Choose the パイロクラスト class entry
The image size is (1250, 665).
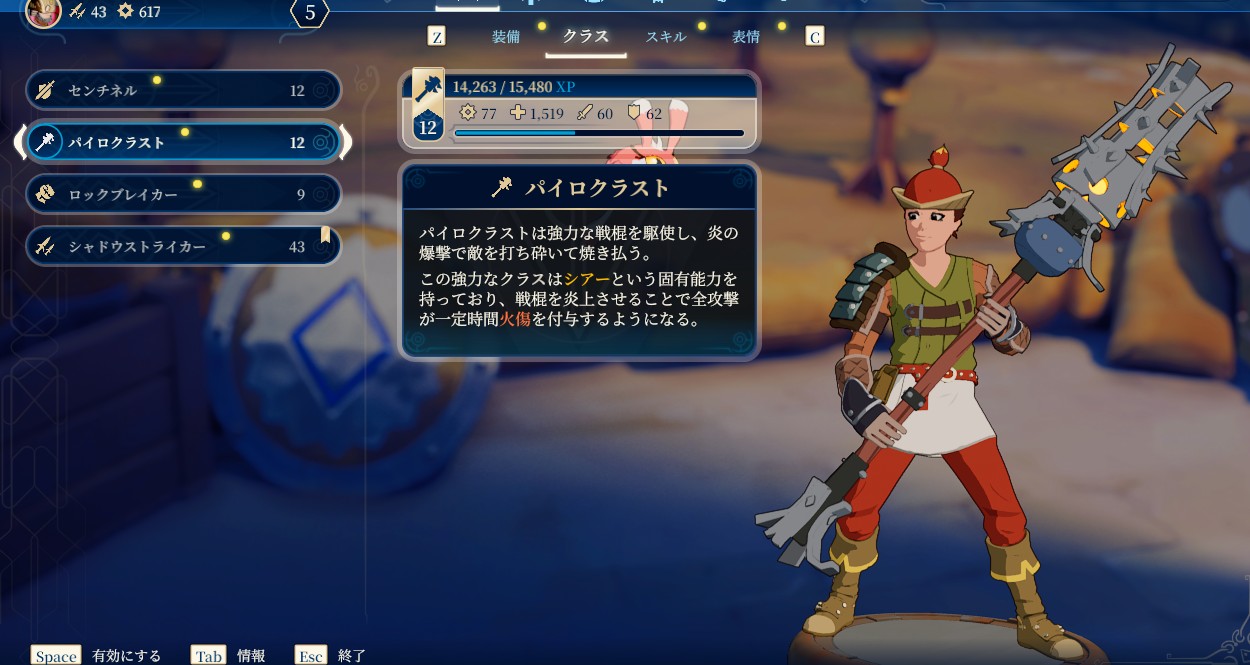[x=182, y=142]
